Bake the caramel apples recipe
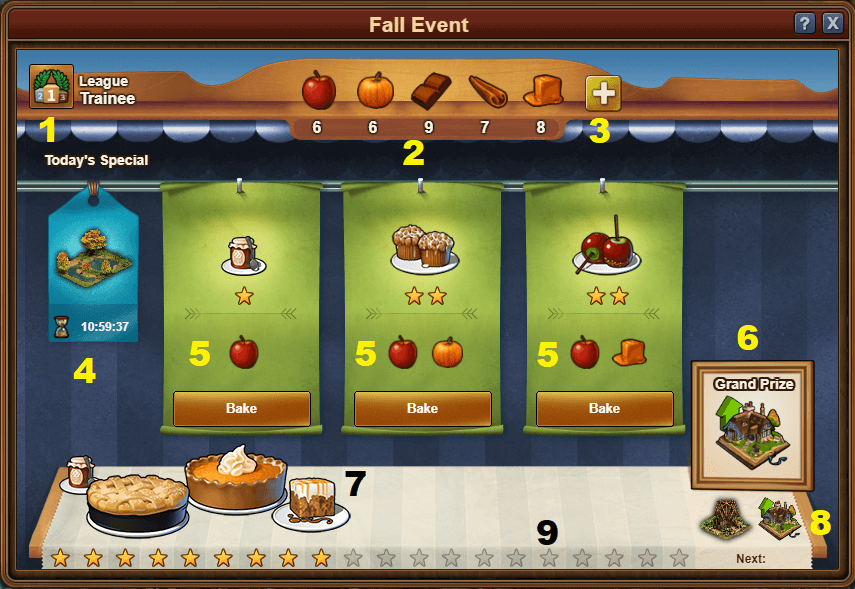Image resolution: width=855 pixels, height=589 pixels. coord(604,408)
